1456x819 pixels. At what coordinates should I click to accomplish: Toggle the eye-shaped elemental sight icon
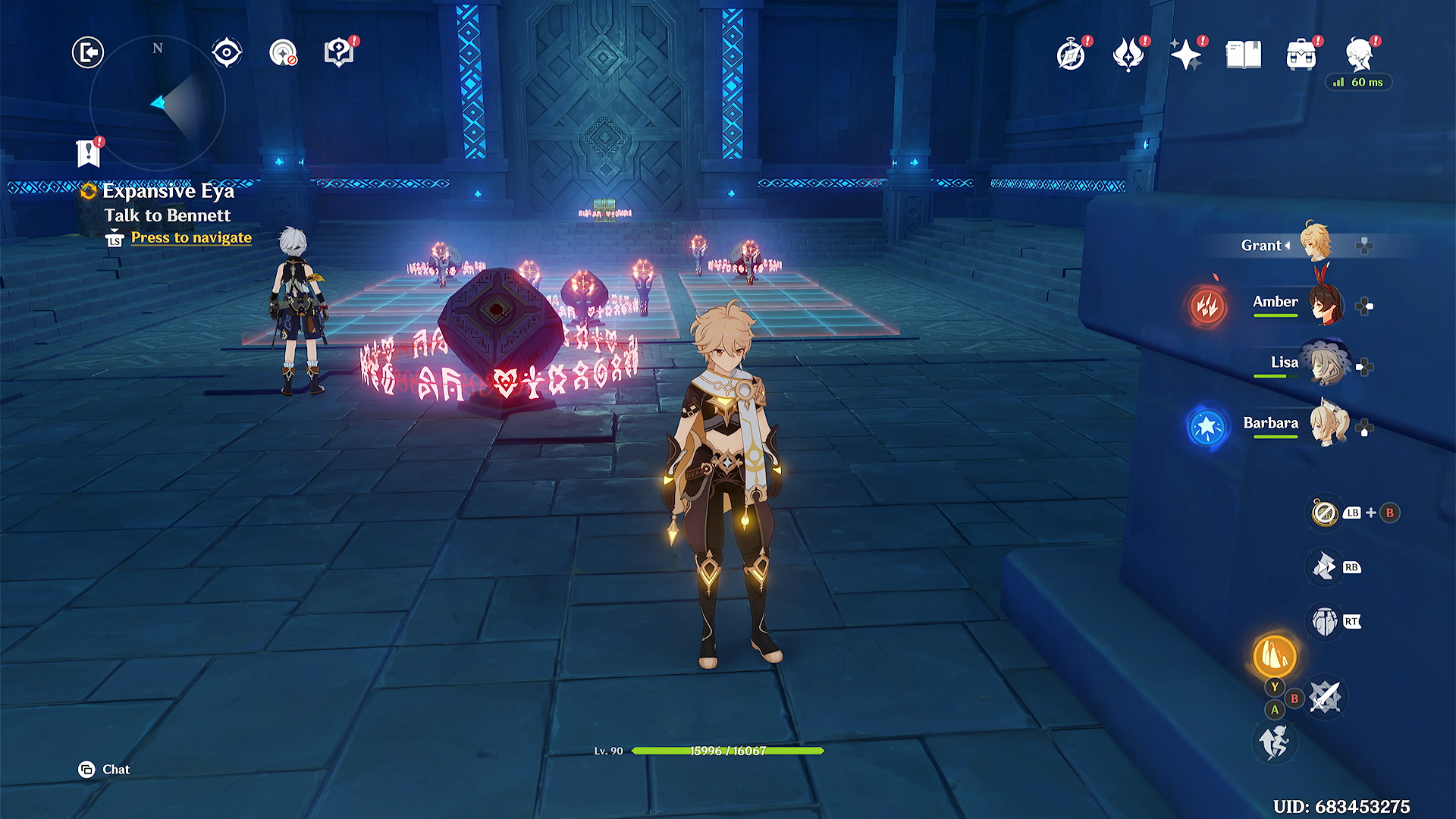pos(227,53)
